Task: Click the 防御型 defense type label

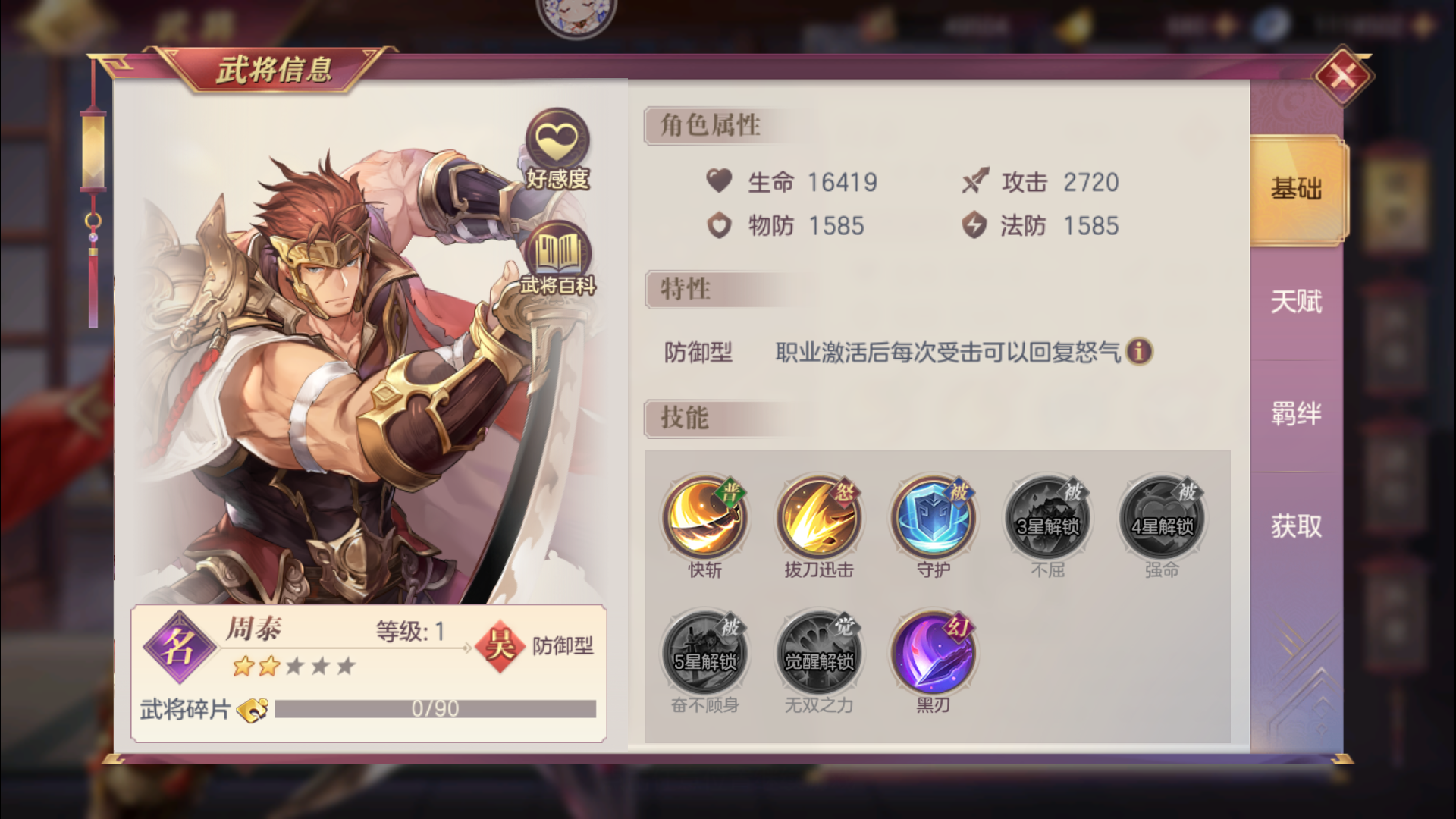Action: 562,646
